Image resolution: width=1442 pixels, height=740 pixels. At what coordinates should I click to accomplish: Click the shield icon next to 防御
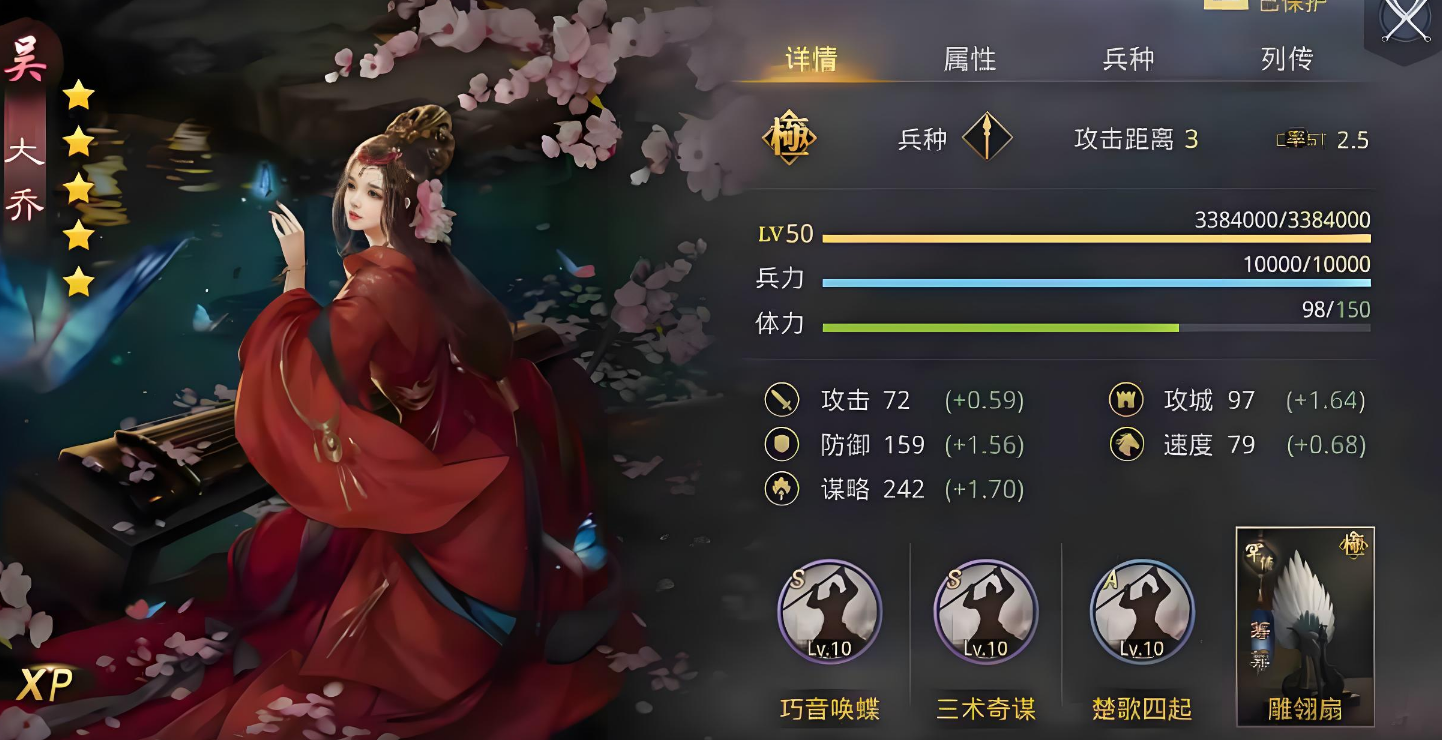[x=782, y=444]
